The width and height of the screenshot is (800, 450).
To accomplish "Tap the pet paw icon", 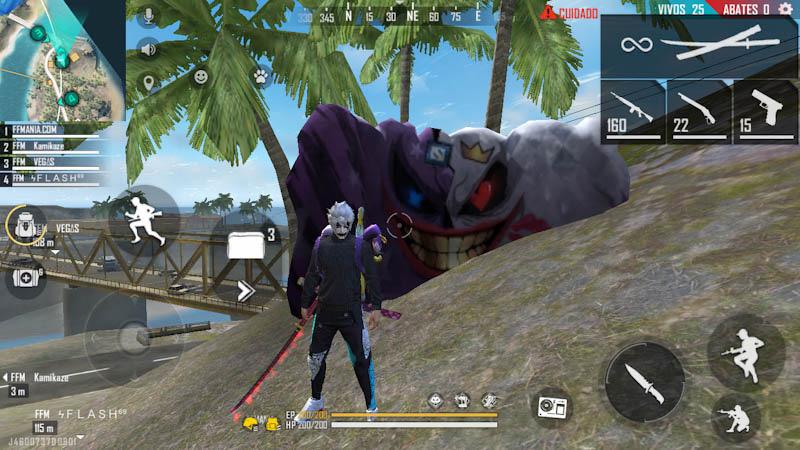I will click(260, 75).
